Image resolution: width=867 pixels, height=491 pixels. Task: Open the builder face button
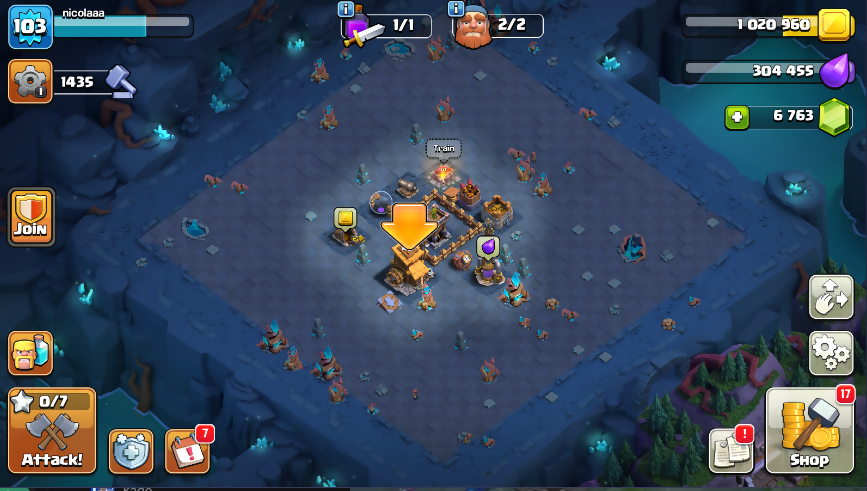(x=30, y=352)
